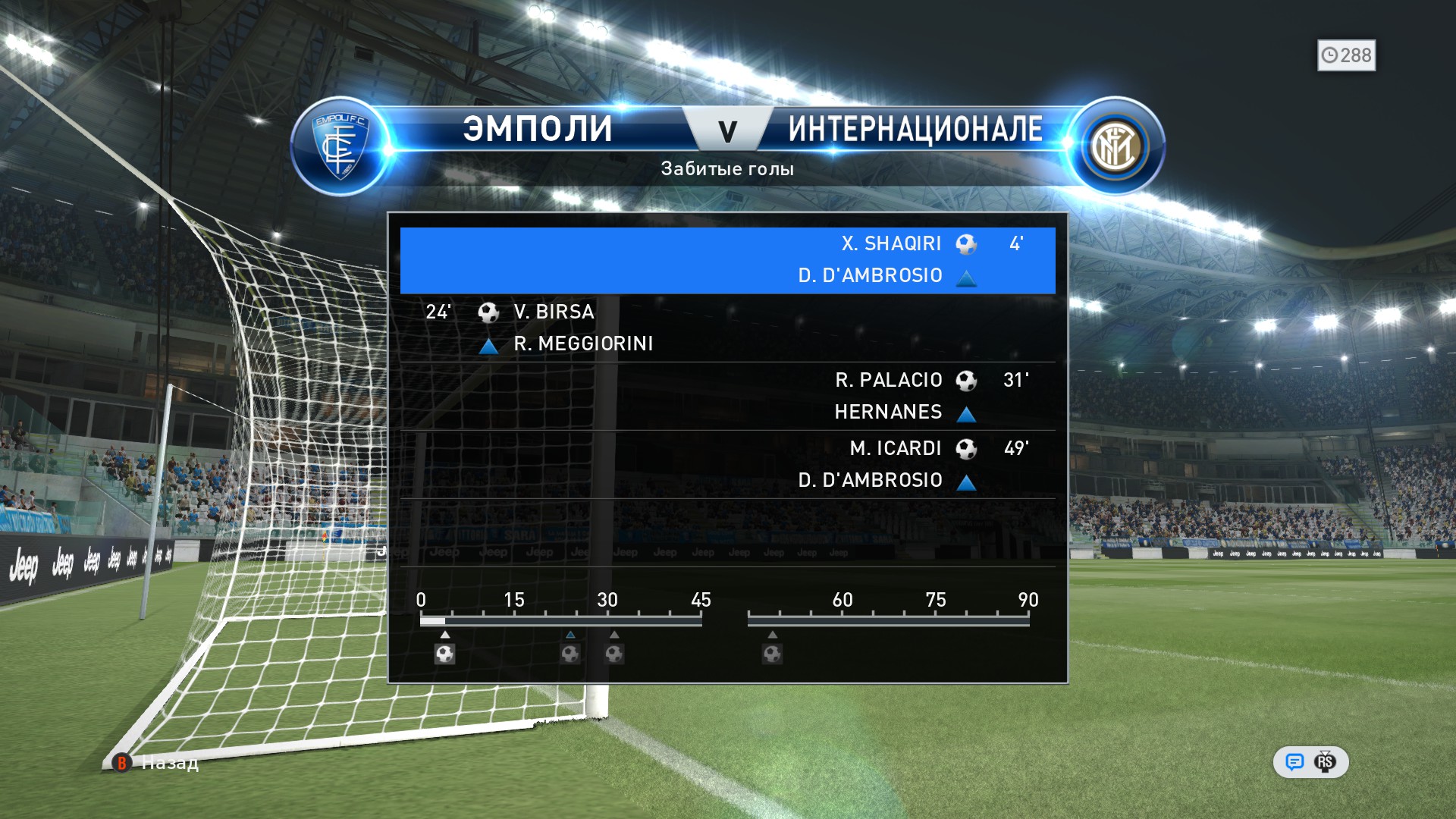Pick M. Icardi's 49' goal row
The image size is (1456, 819).
[727, 464]
